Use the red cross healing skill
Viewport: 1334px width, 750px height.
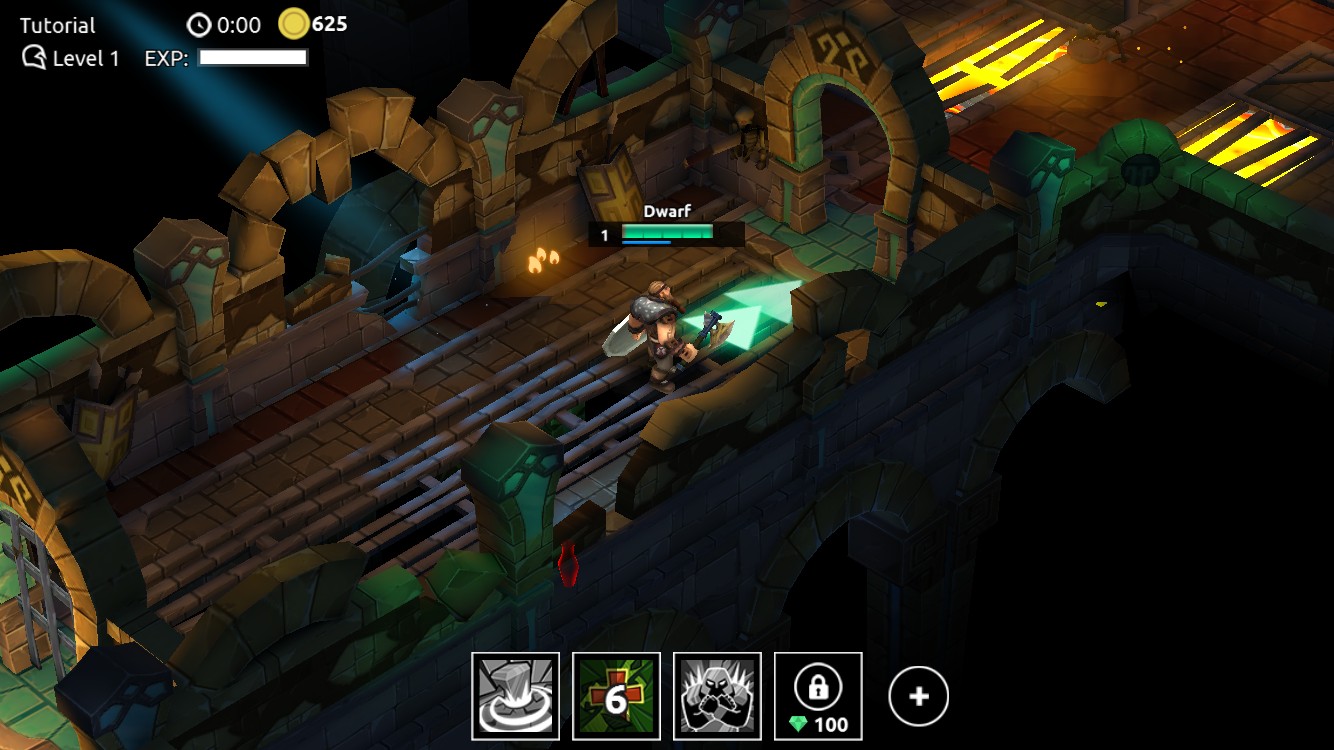tap(616, 696)
